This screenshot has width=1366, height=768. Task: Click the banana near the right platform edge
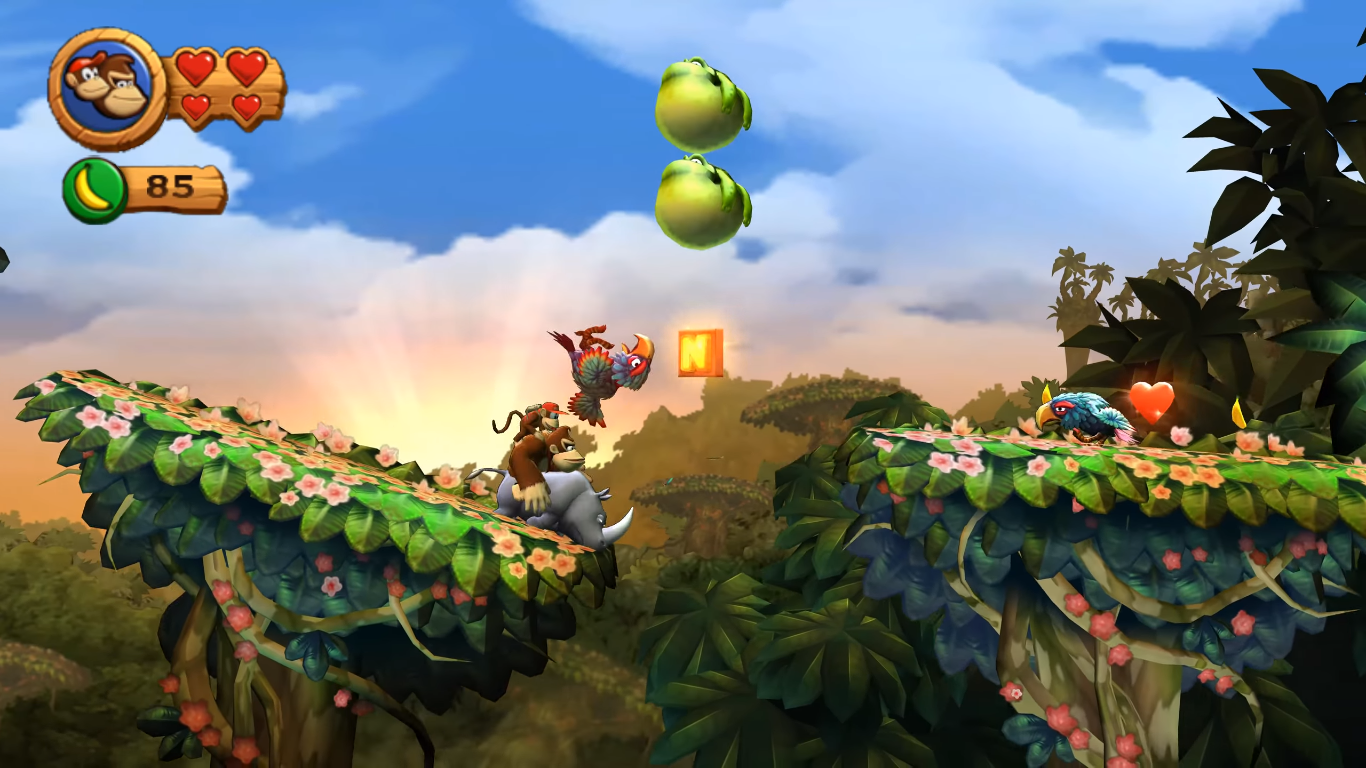(x=1238, y=412)
